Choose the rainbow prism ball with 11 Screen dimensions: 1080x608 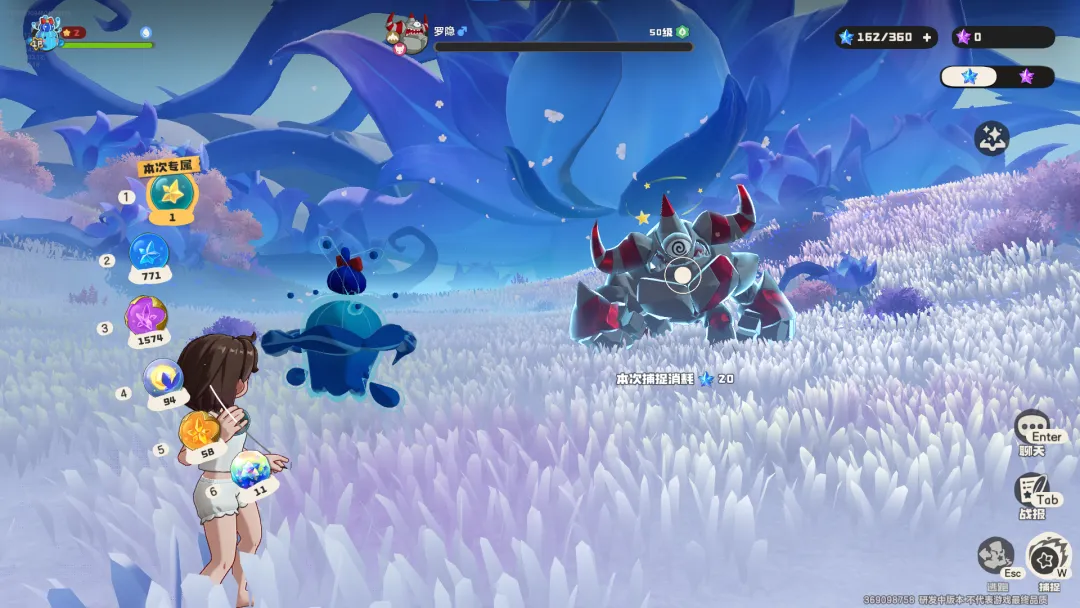pos(250,469)
